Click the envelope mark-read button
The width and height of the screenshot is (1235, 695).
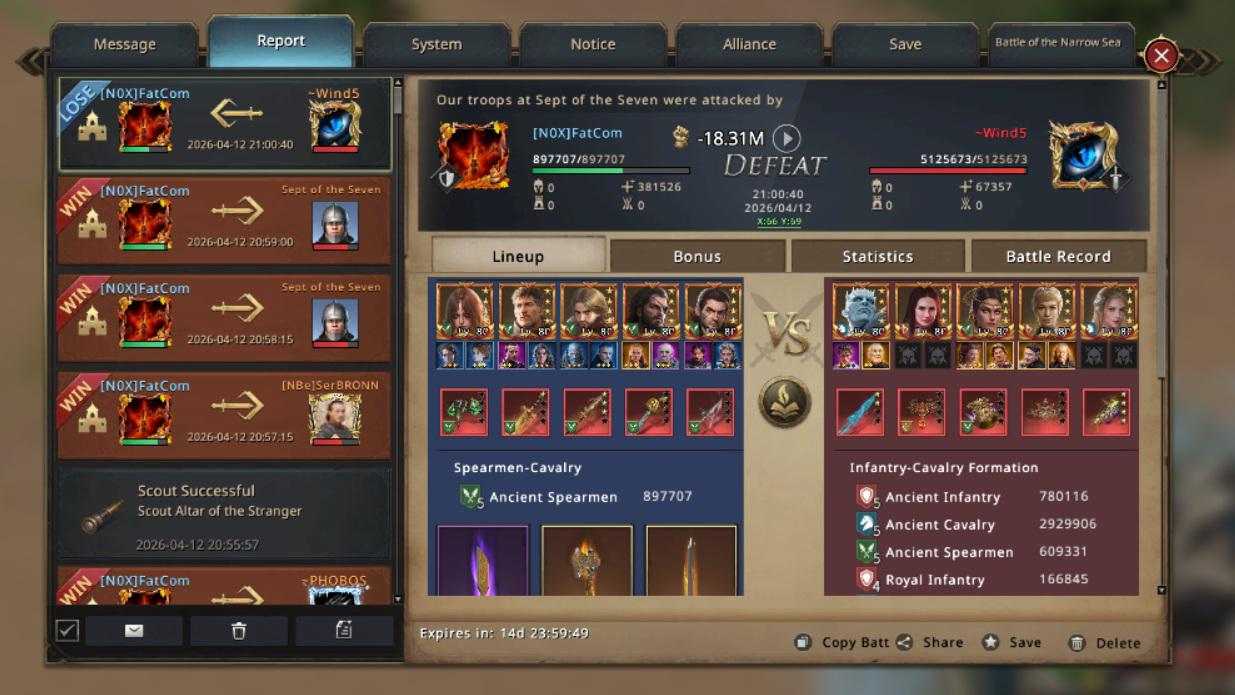pos(134,630)
